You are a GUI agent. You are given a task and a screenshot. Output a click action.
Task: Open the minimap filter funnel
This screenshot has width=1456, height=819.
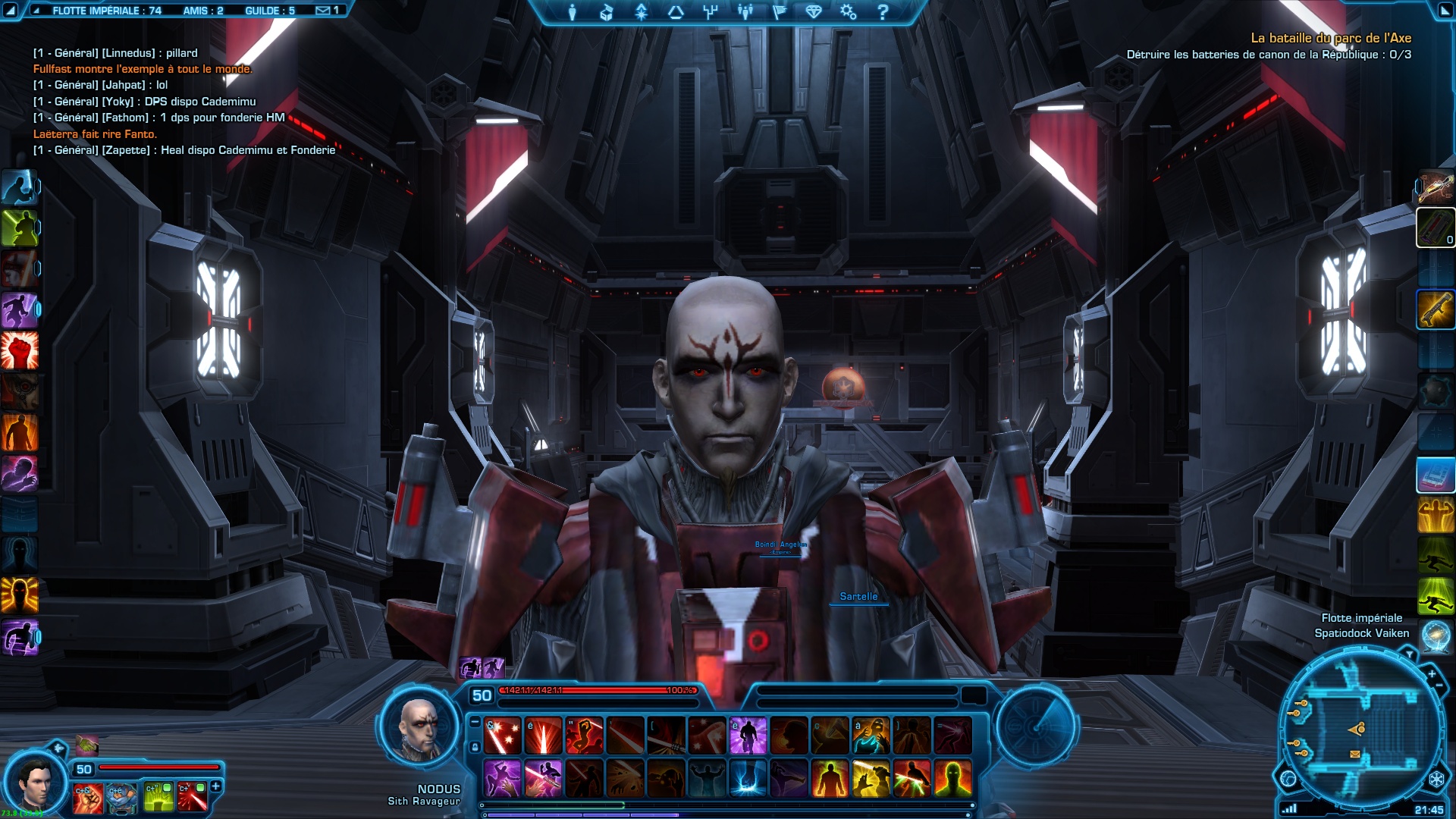[1410, 654]
